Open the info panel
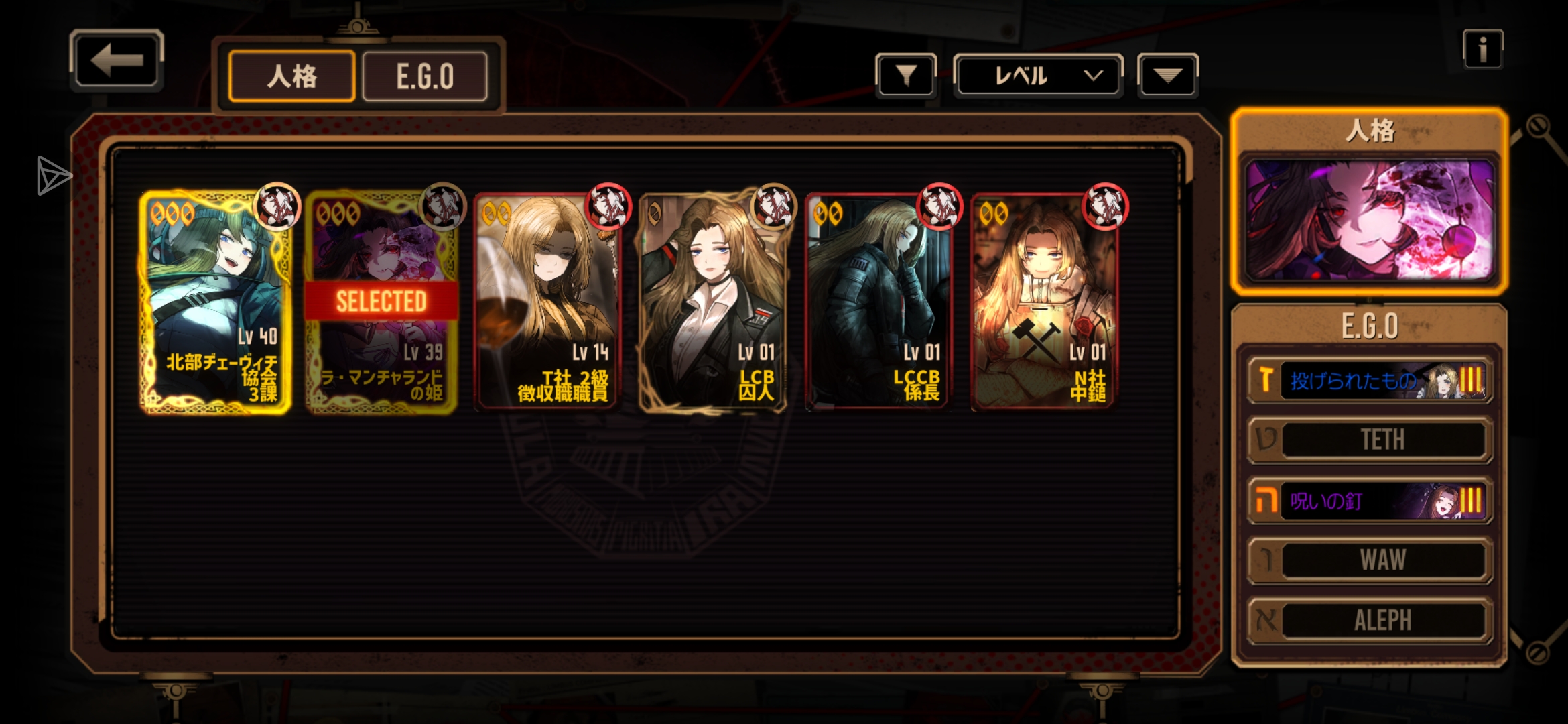 (1482, 49)
